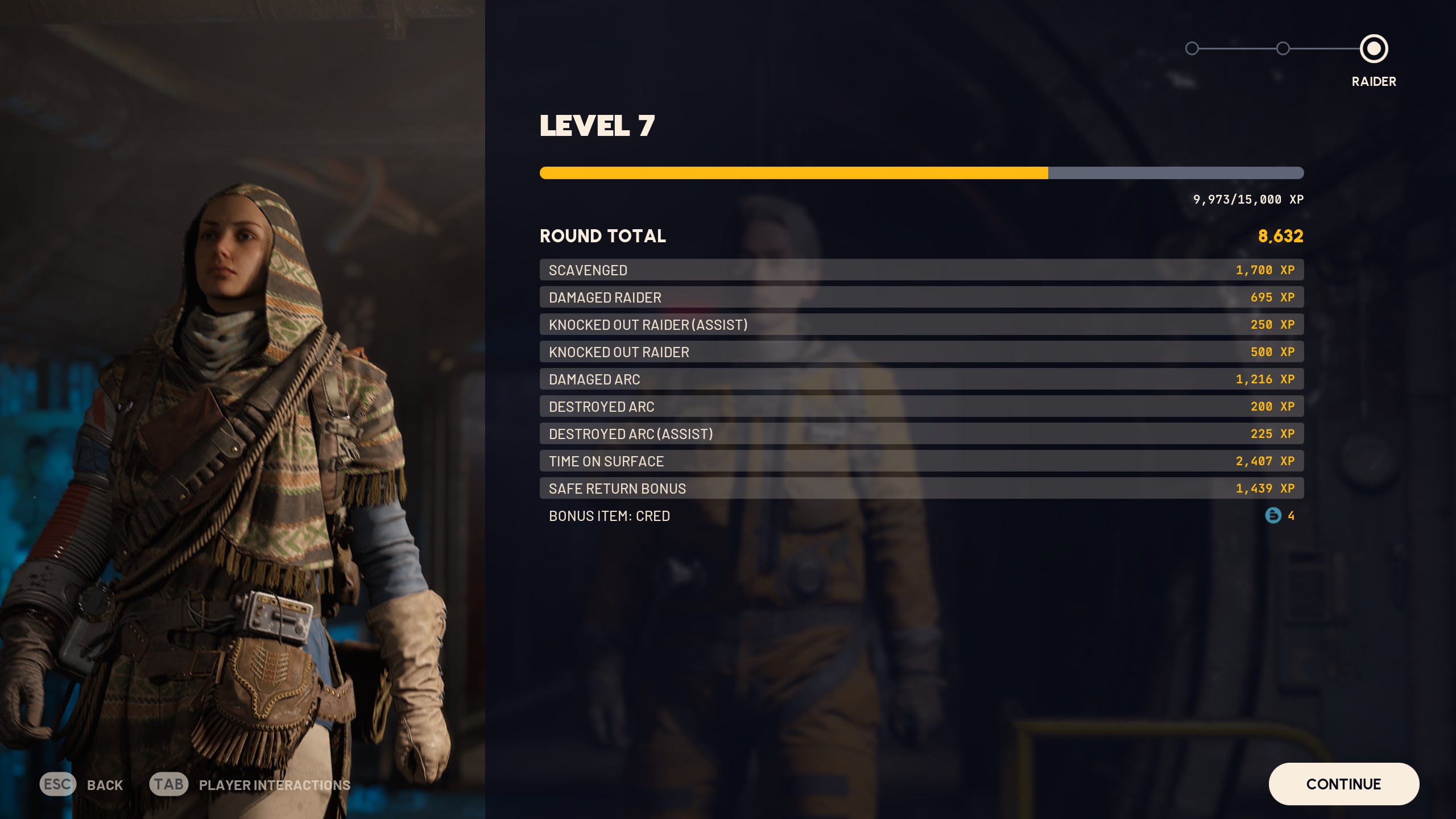Open Player Interactions
The height and width of the screenshot is (819, 1456).
coord(250,785)
